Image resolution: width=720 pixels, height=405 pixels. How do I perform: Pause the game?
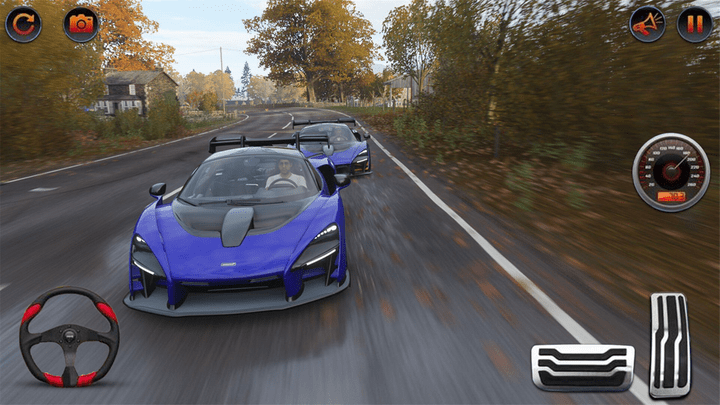pos(695,24)
